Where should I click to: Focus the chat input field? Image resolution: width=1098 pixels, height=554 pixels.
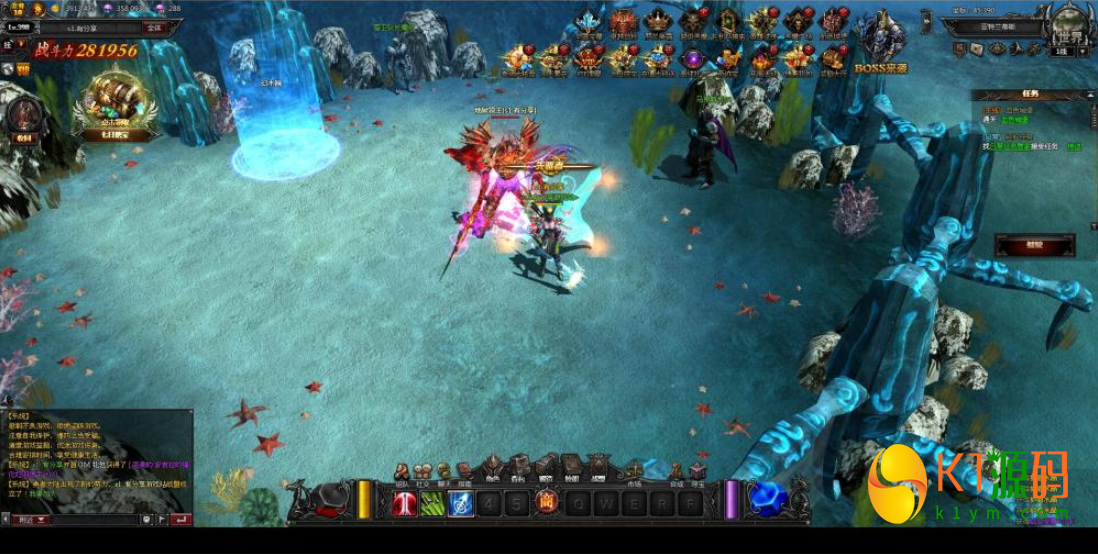click(95, 520)
